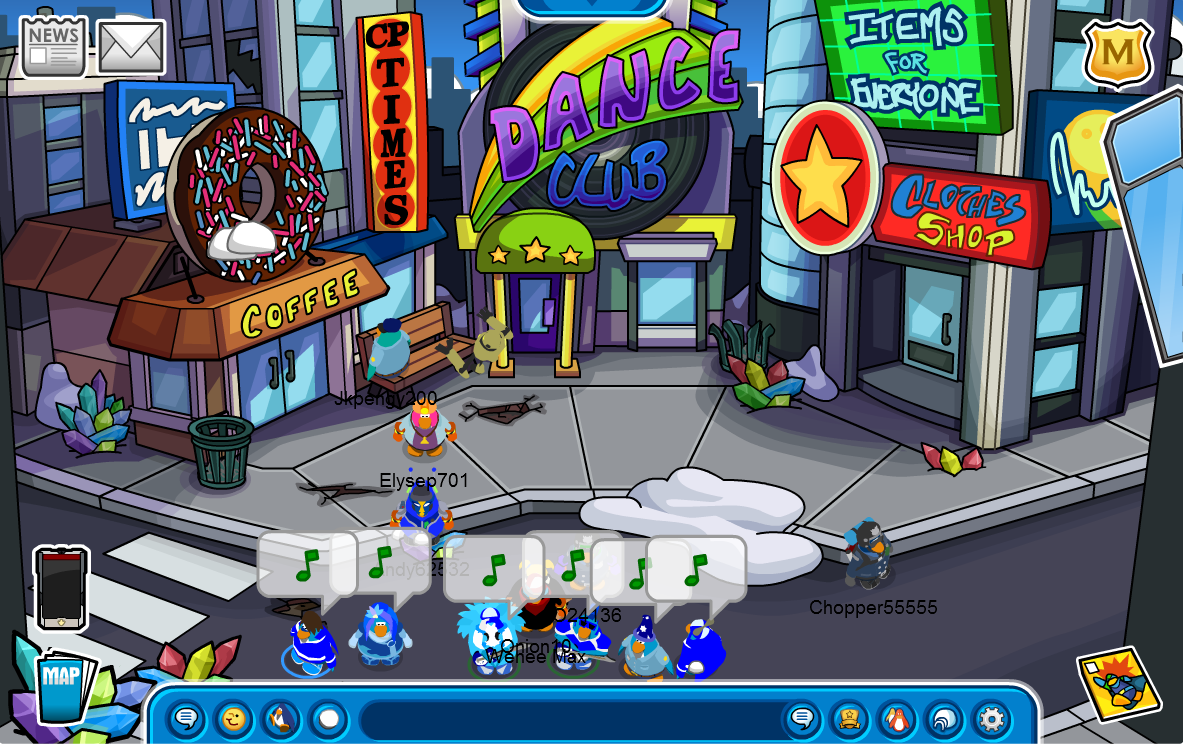
Task: Open the gear settings menu
Action: (x=991, y=719)
